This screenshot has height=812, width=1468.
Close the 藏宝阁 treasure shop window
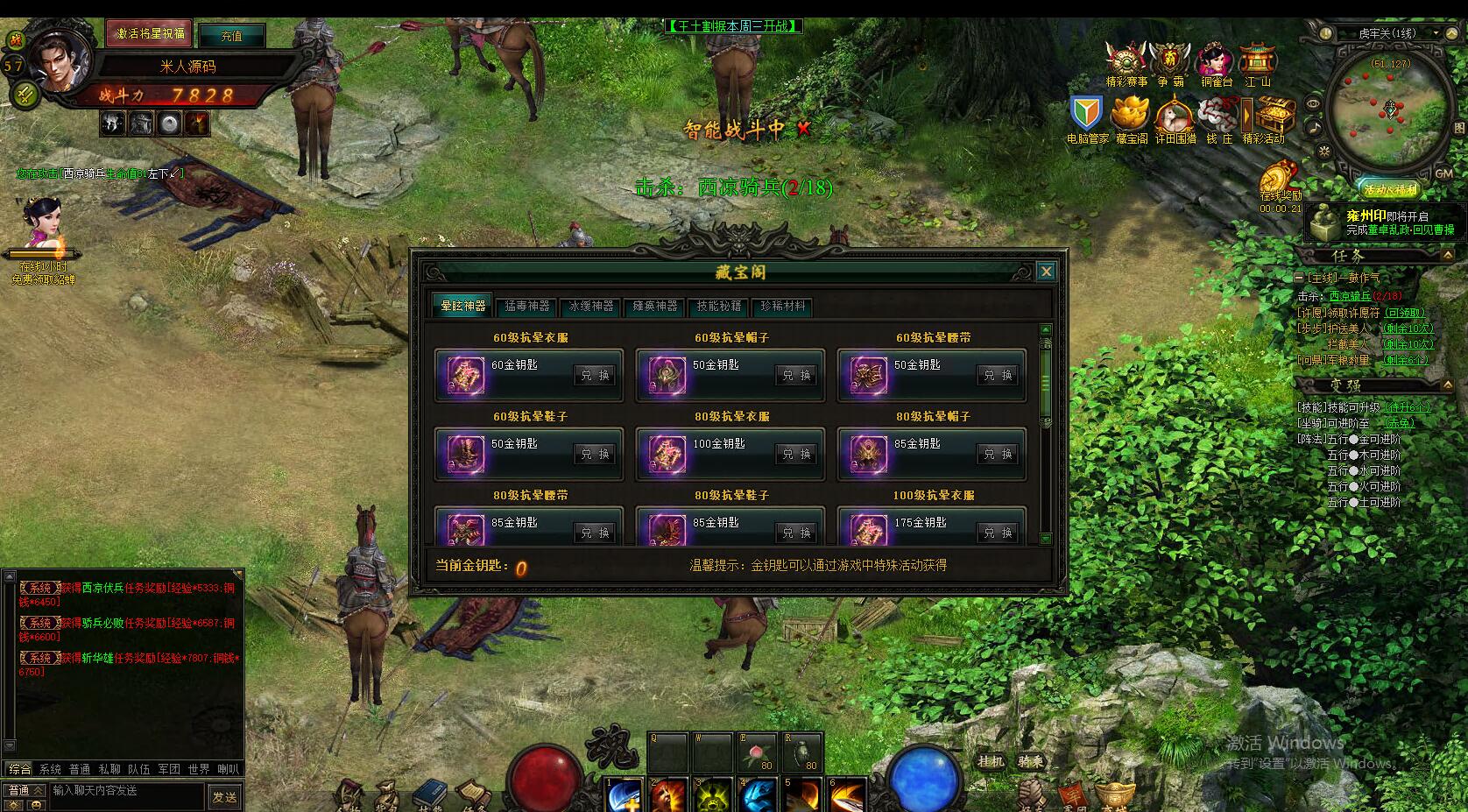click(1045, 272)
